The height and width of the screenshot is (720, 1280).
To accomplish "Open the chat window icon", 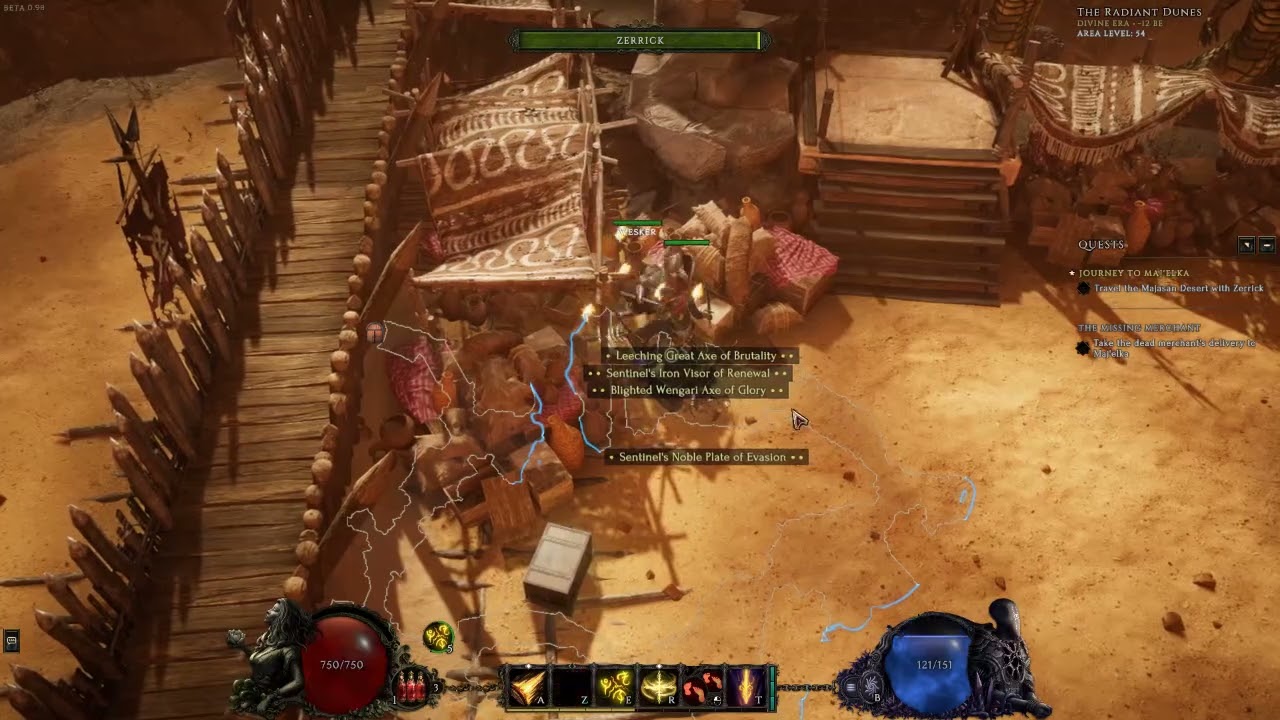I will [11, 641].
